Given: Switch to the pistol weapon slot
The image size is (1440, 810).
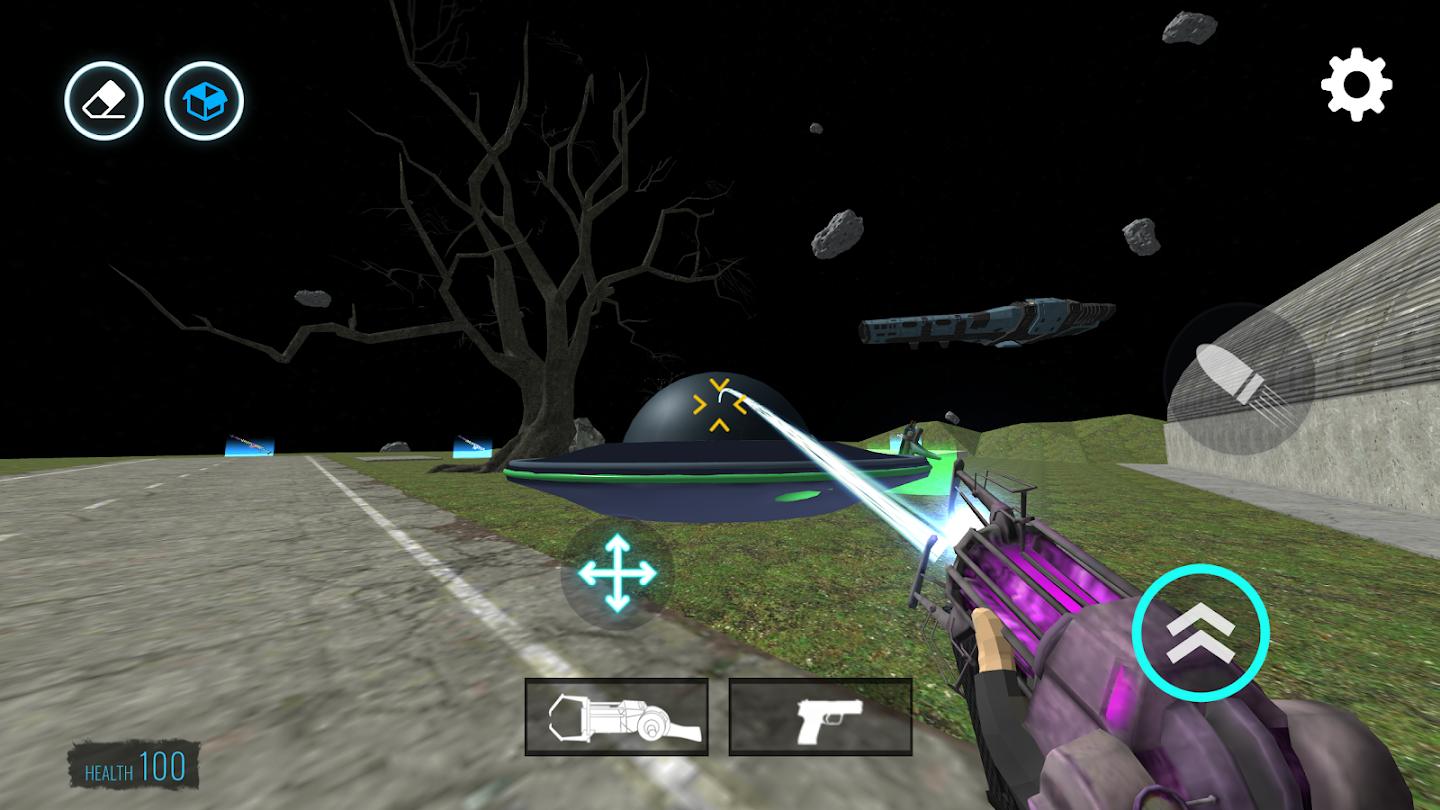Looking at the screenshot, I should tap(820, 716).
